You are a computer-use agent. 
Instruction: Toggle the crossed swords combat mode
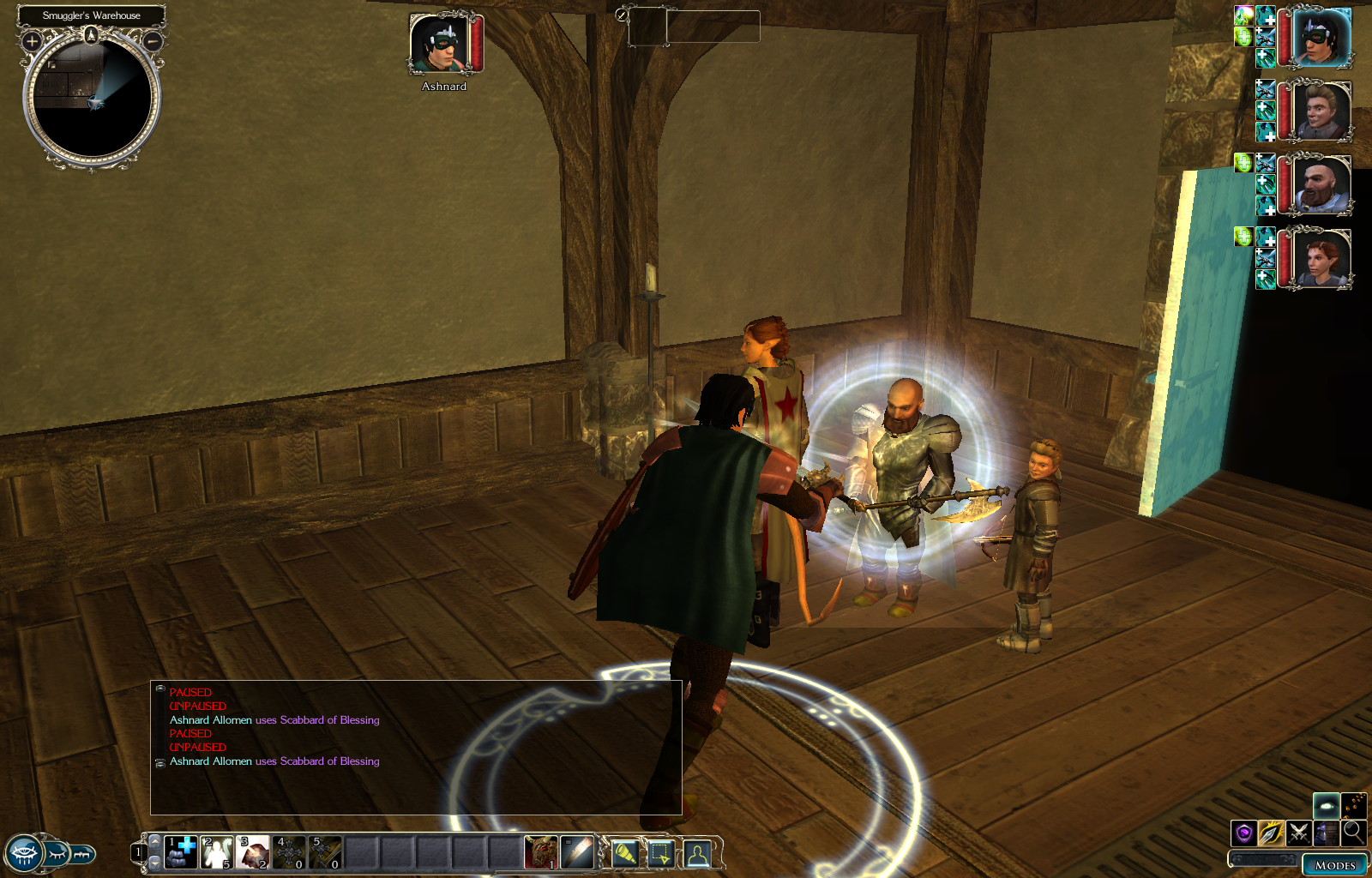(1298, 833)
